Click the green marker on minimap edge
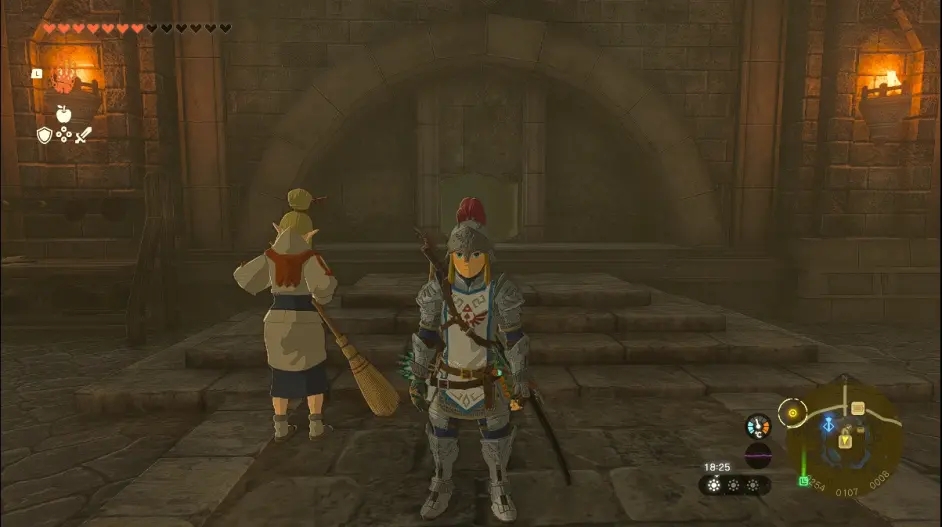This screenshot has width=942, height=527. 803,481
